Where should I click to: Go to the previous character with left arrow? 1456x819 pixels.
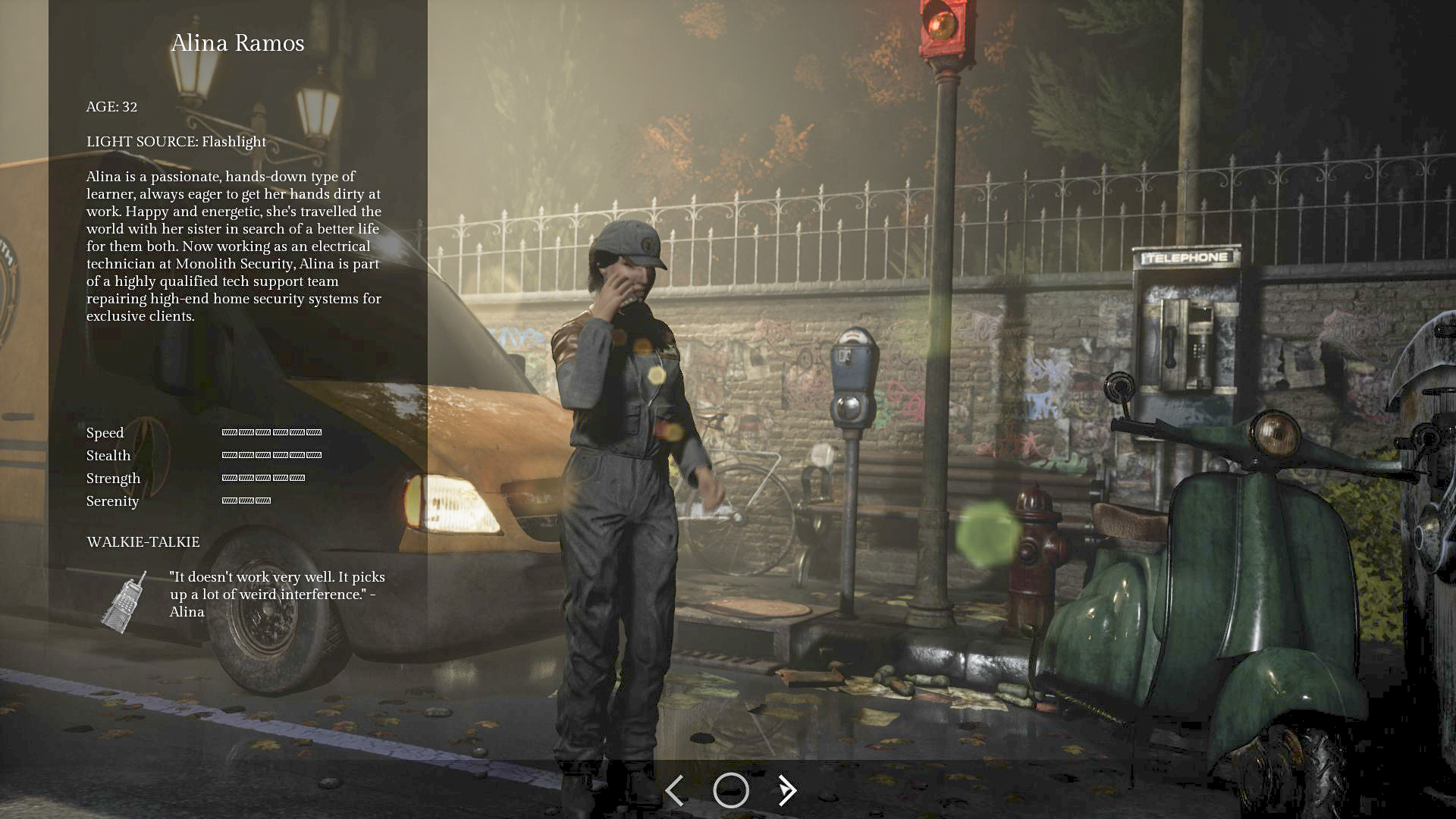point(674,790)
